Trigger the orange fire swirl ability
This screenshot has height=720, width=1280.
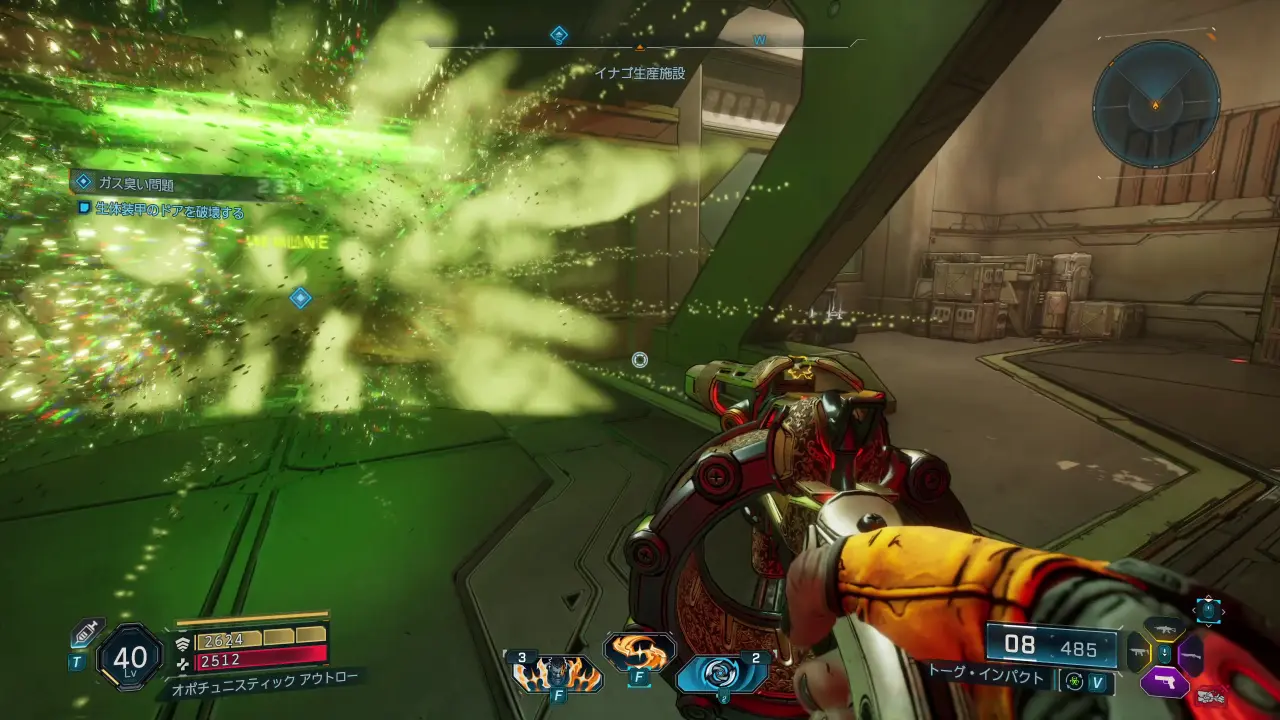638,651
